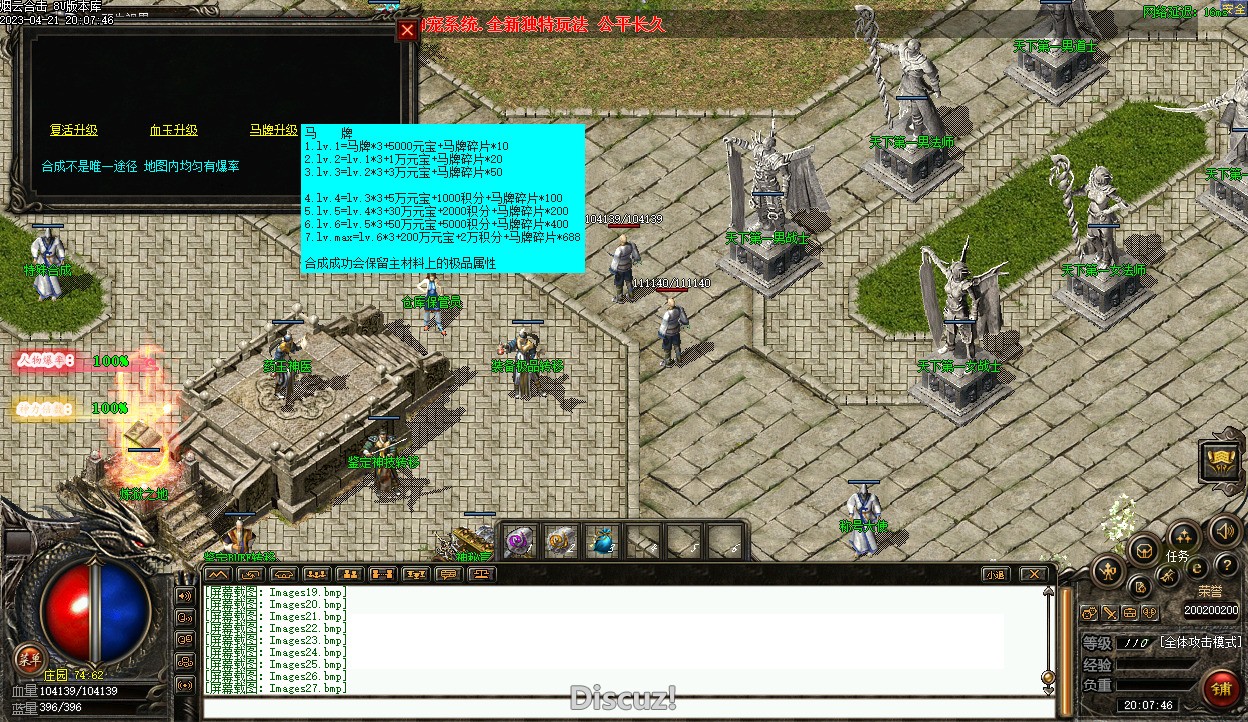Open help with the question mark button
This screenshot has height=722, width=1248.
[1225, 566]
